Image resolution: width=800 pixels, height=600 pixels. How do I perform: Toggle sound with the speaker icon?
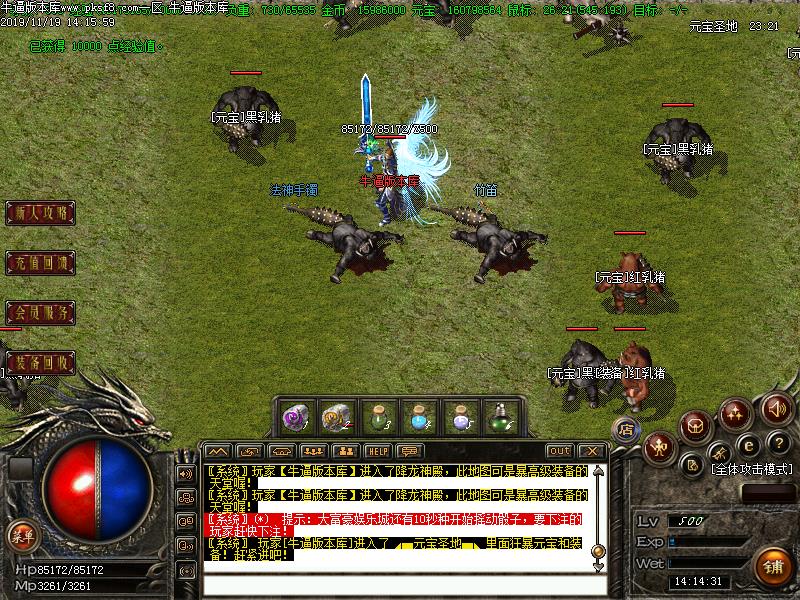[776, 407]
